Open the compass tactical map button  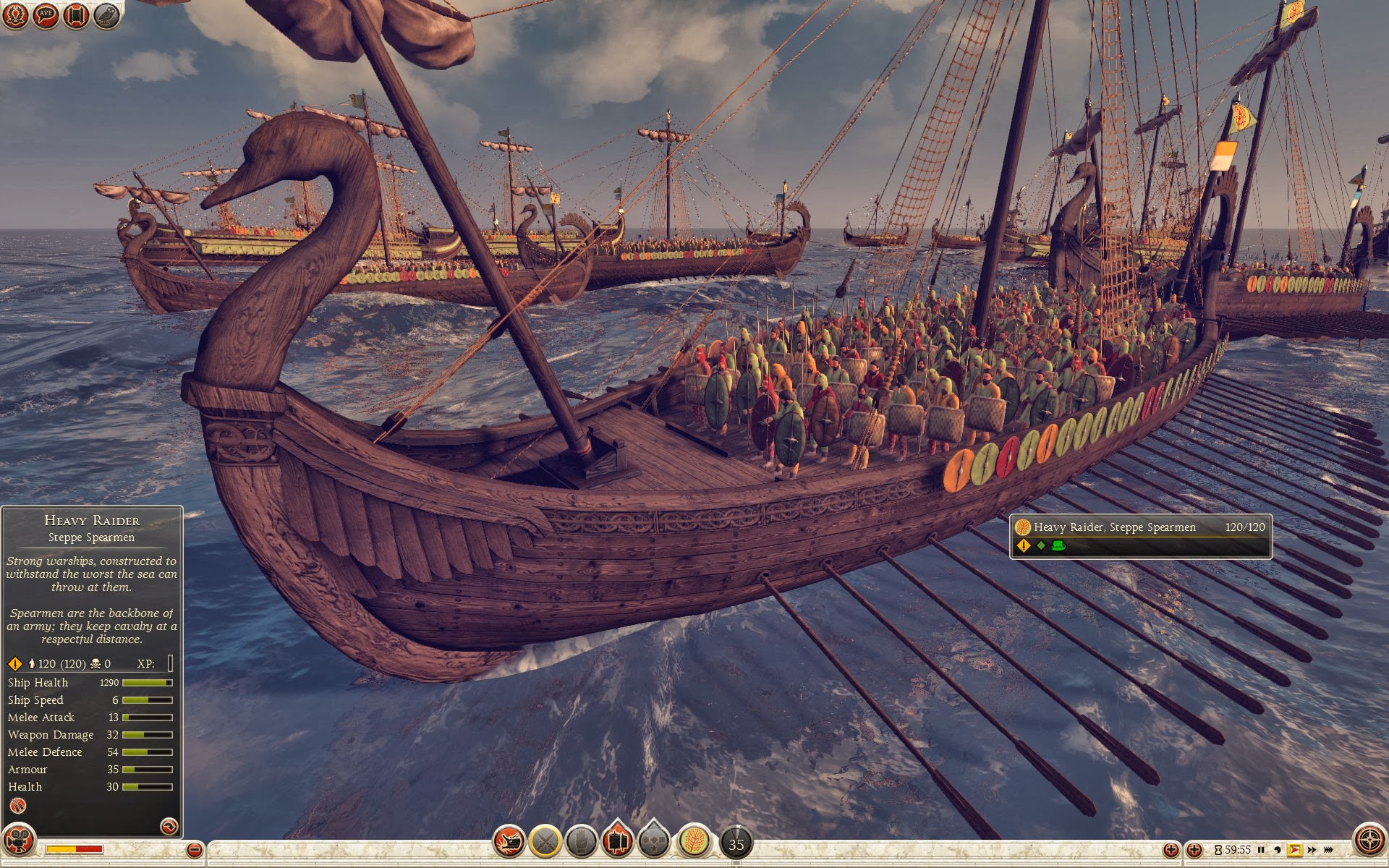pos(1369,841)
